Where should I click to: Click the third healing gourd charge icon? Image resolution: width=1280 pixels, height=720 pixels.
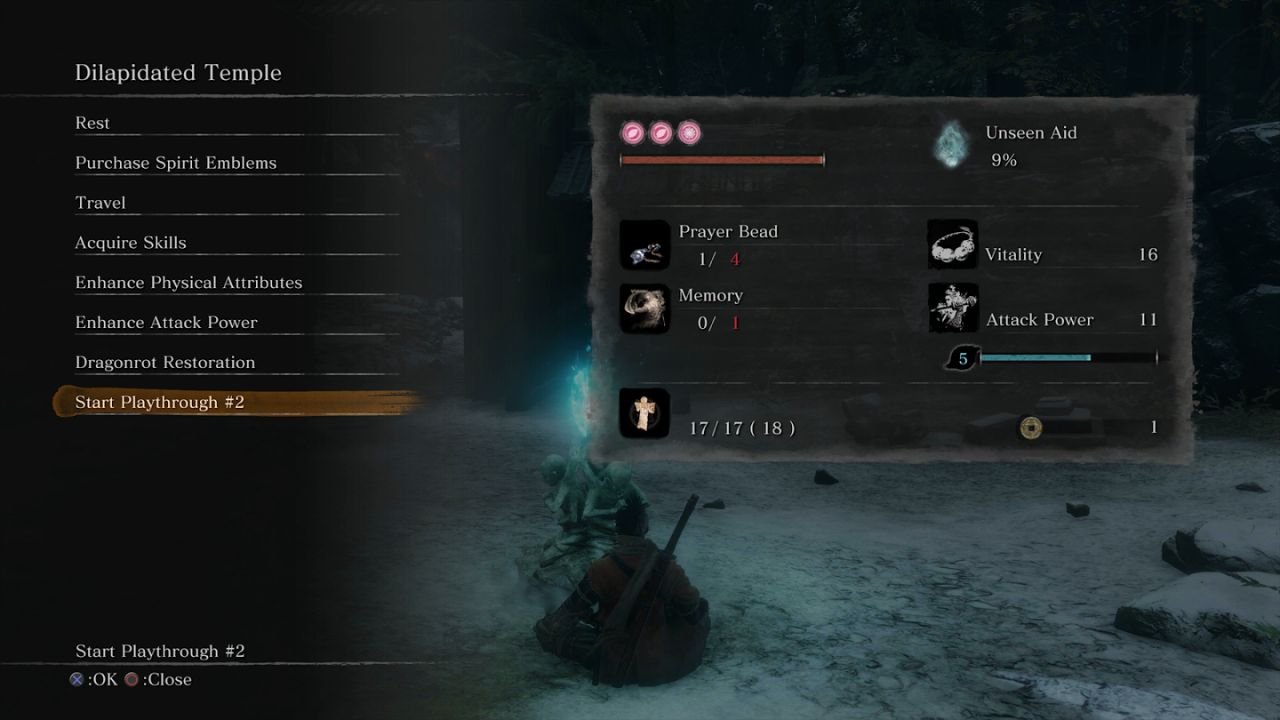click(x=687, y=132)
